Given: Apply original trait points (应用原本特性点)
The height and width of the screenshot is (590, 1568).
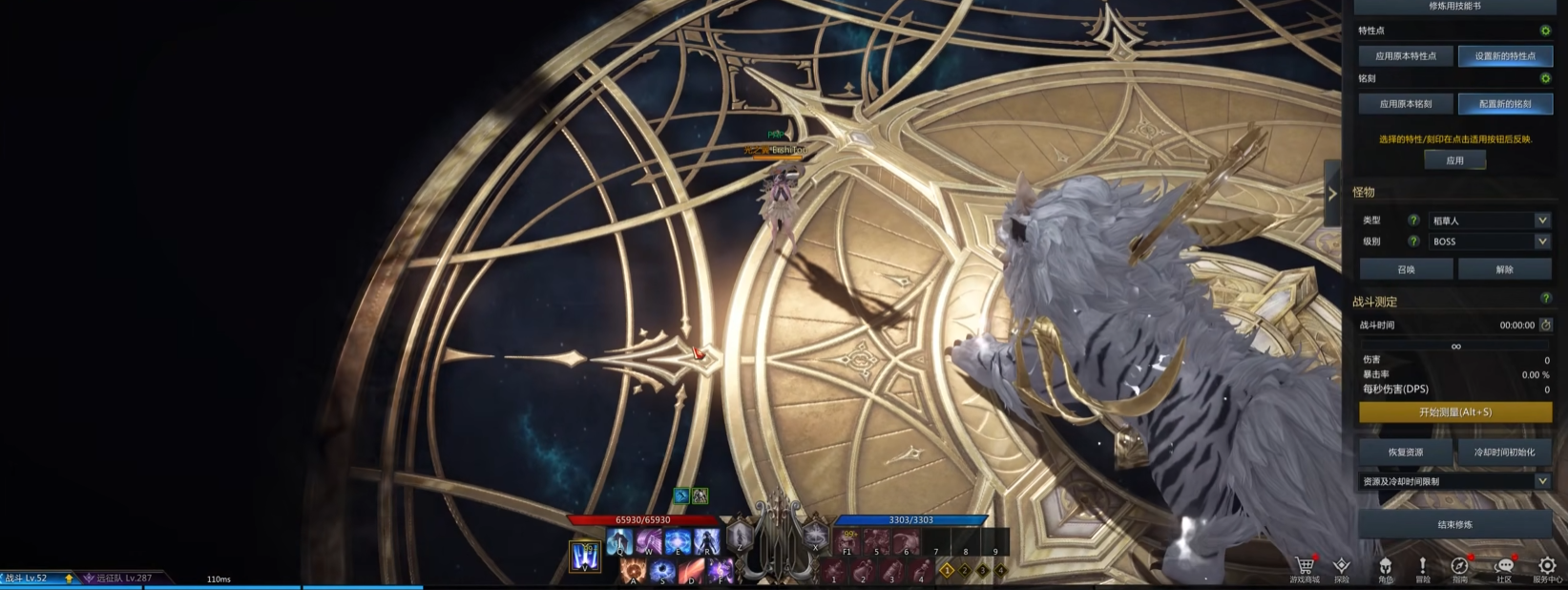Looking at the screenshot, I should tap(1406, 56).
